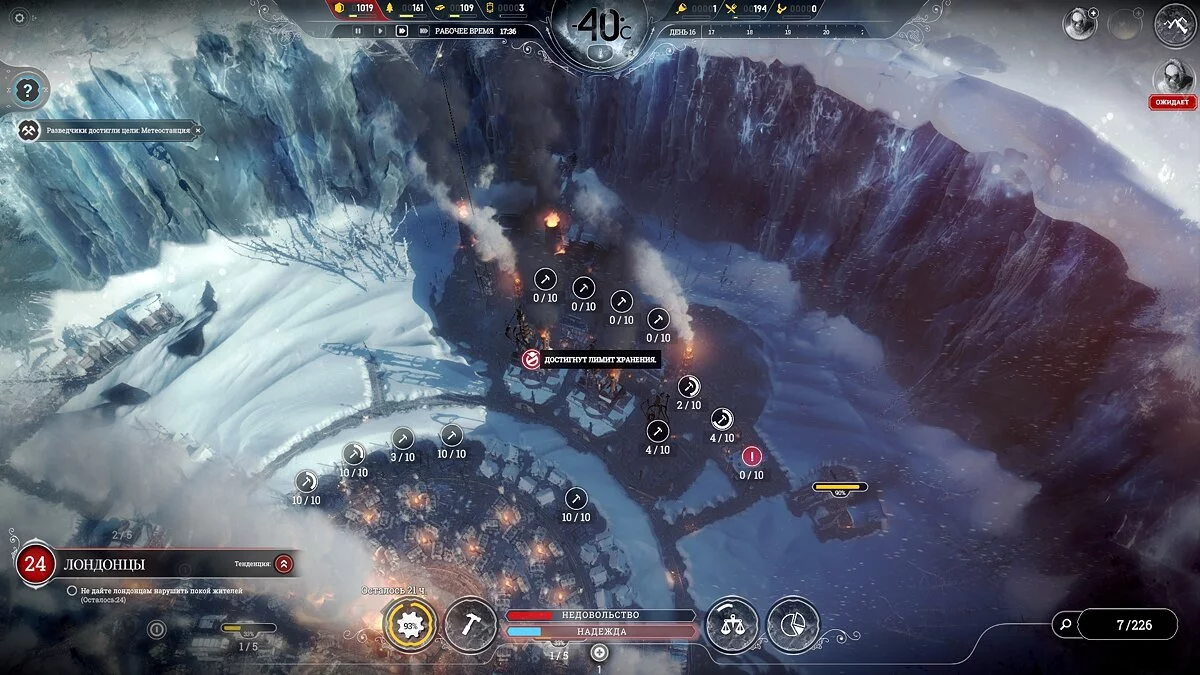Click the Londoners trend arrows icon
The width and height of the screenshot is (1200, 675).
[284, 564]
